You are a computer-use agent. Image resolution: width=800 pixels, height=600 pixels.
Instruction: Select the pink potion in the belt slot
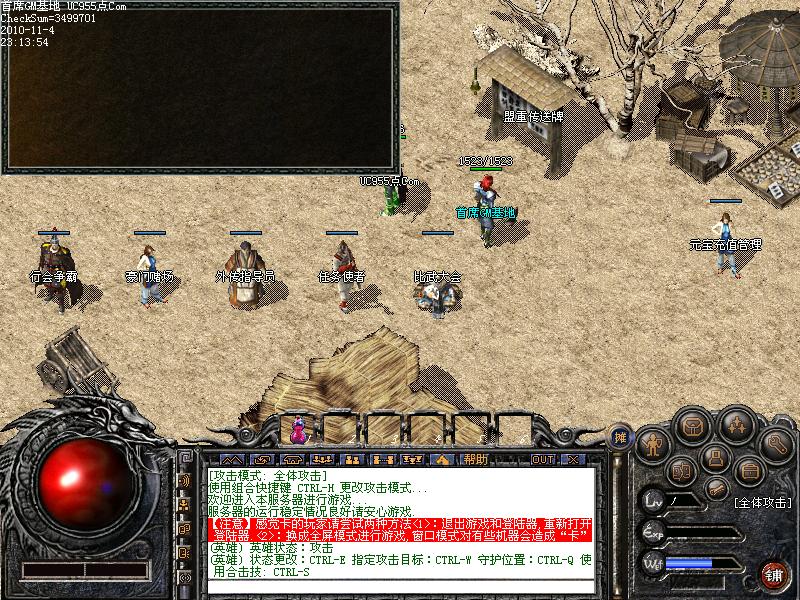pos(297,430)
